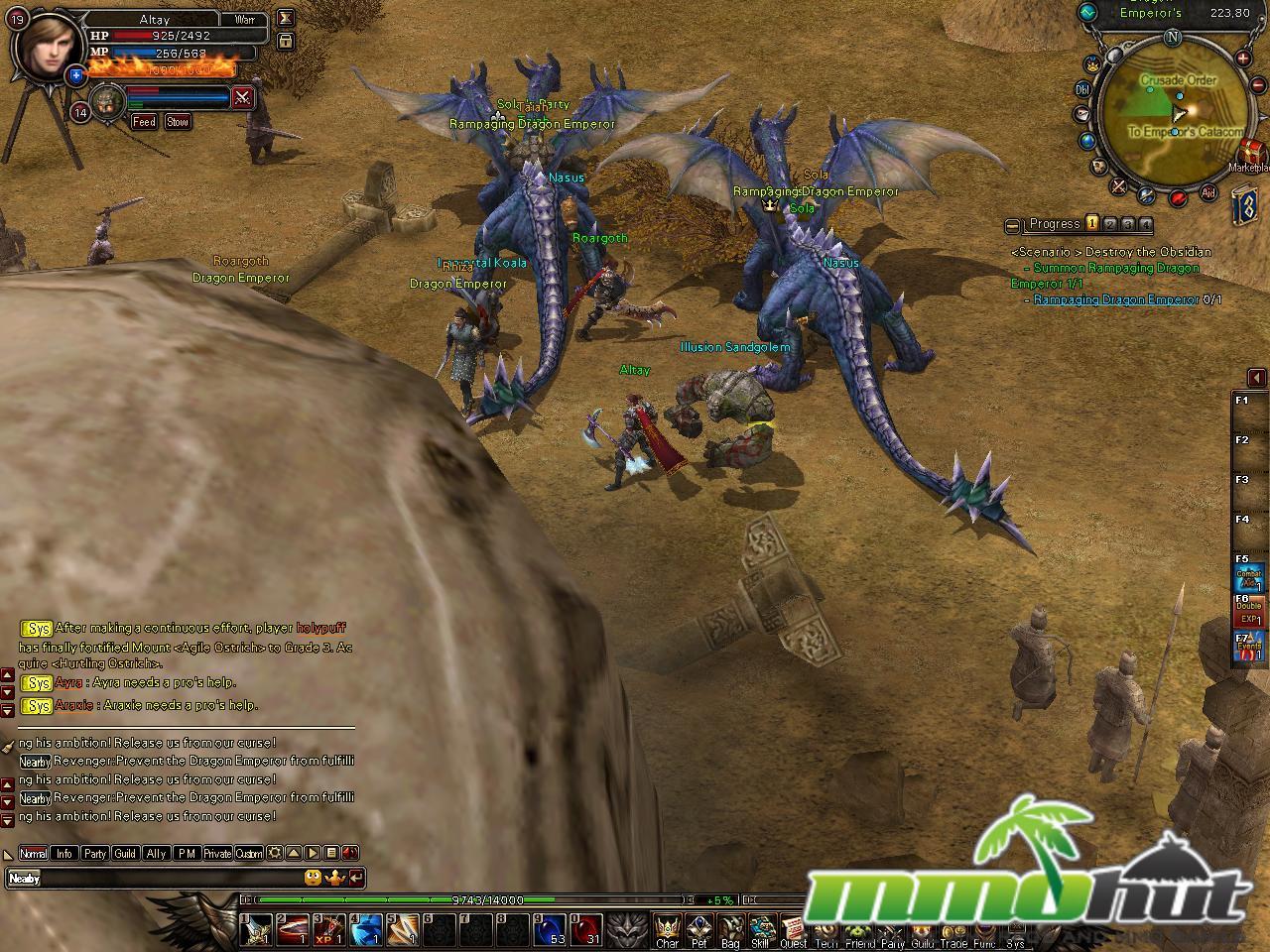
Task: Toggle the world map globe beside the minimap
Action: click(x=1085, y=140)
